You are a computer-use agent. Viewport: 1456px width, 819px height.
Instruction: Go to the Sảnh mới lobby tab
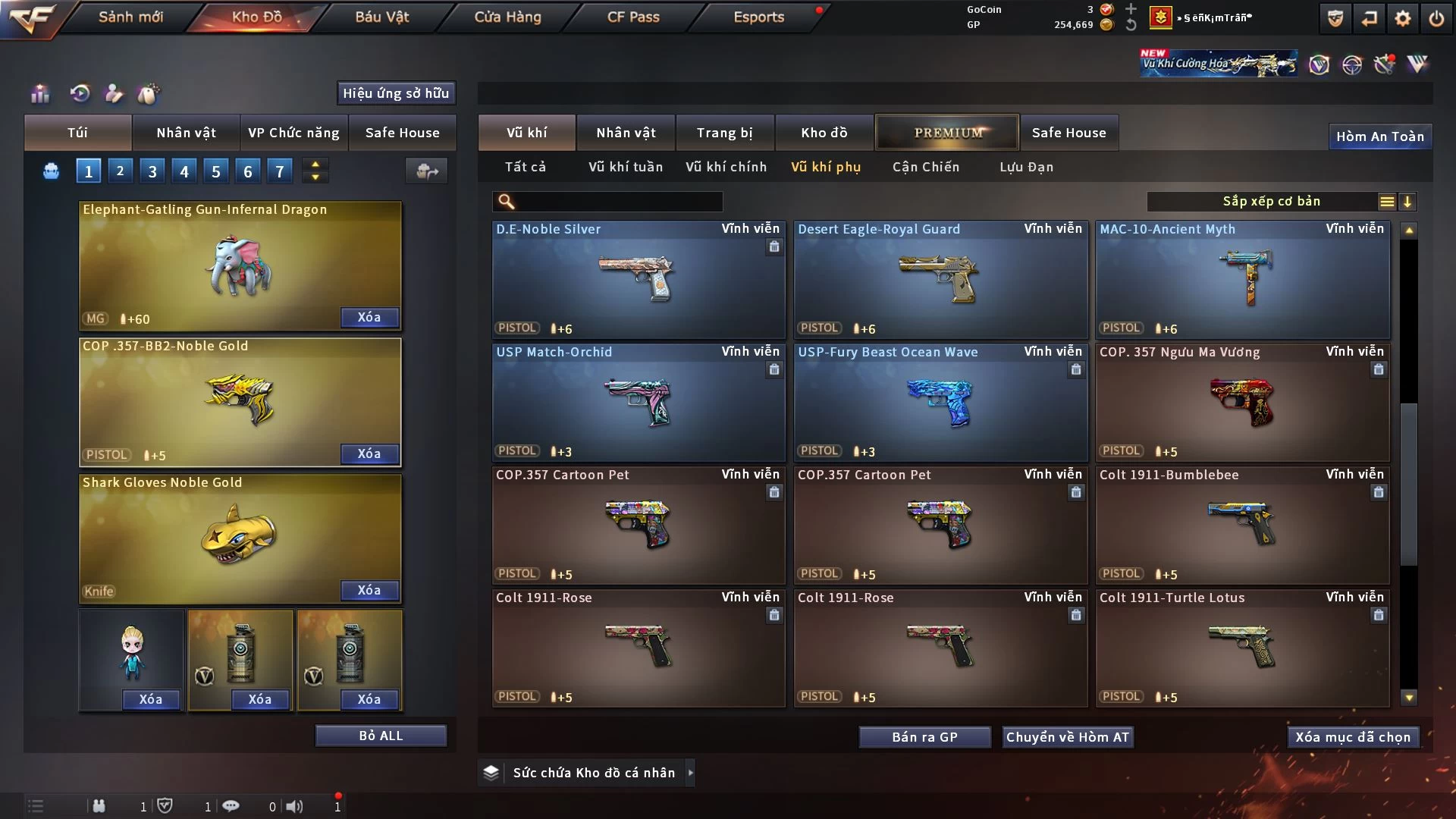pos(130,17)
